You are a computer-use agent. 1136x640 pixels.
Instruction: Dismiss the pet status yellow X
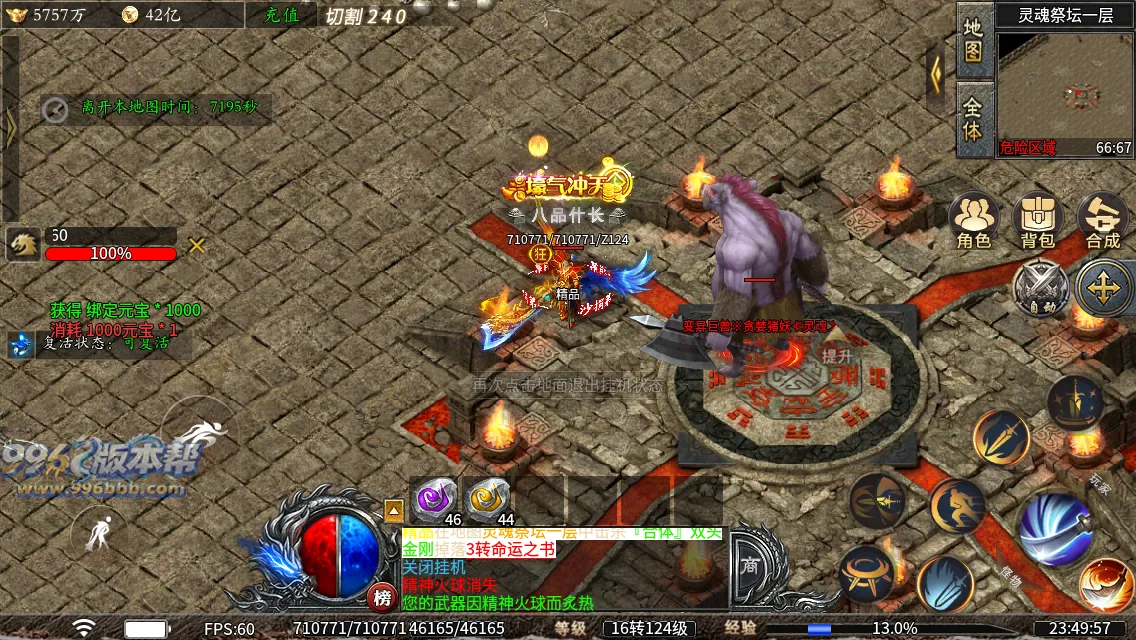tap(197, 245)
